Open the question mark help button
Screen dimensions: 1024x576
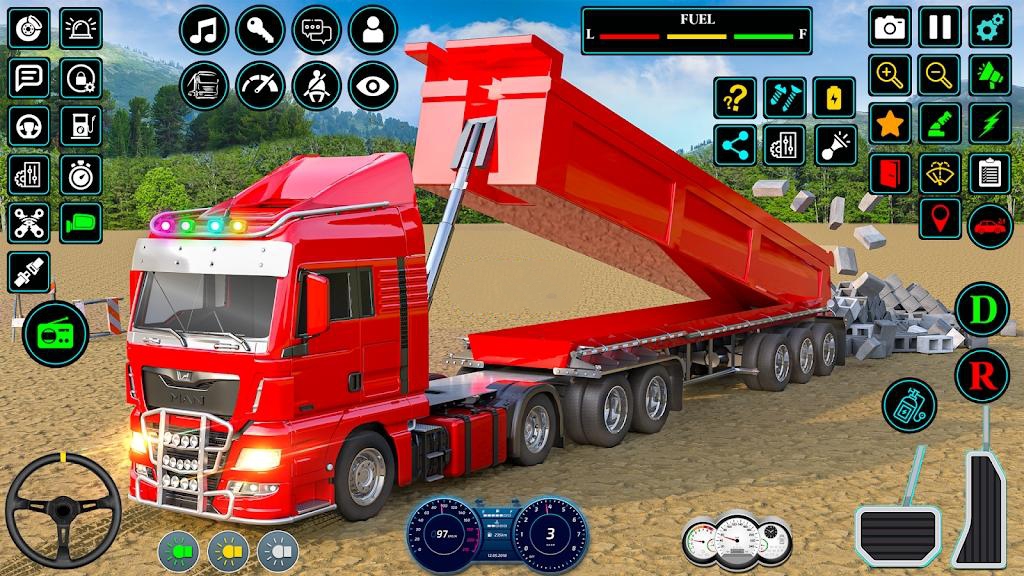pyautogui.click(x=735, y=98)
